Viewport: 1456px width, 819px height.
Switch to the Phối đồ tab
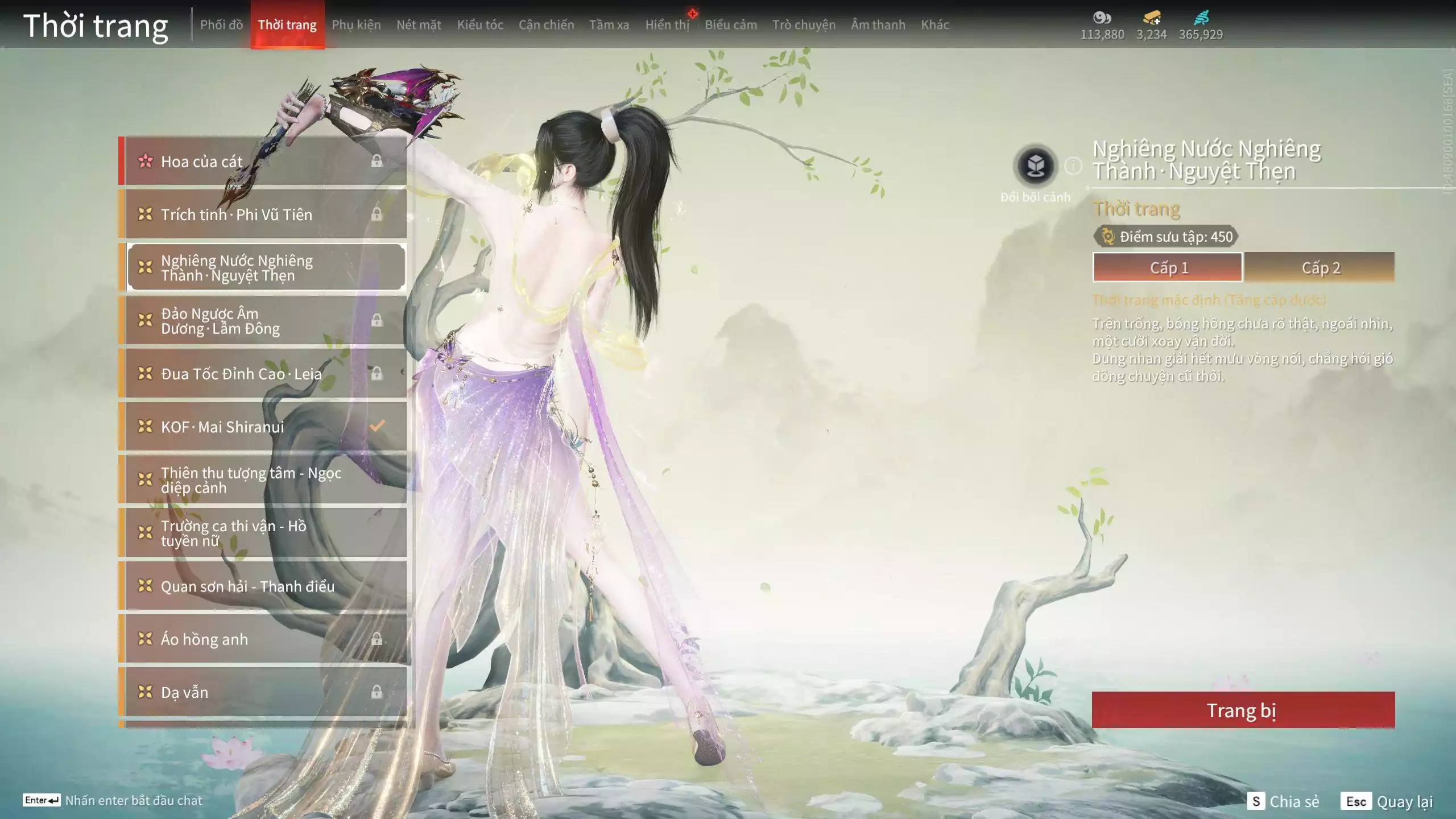click(221, 25)
